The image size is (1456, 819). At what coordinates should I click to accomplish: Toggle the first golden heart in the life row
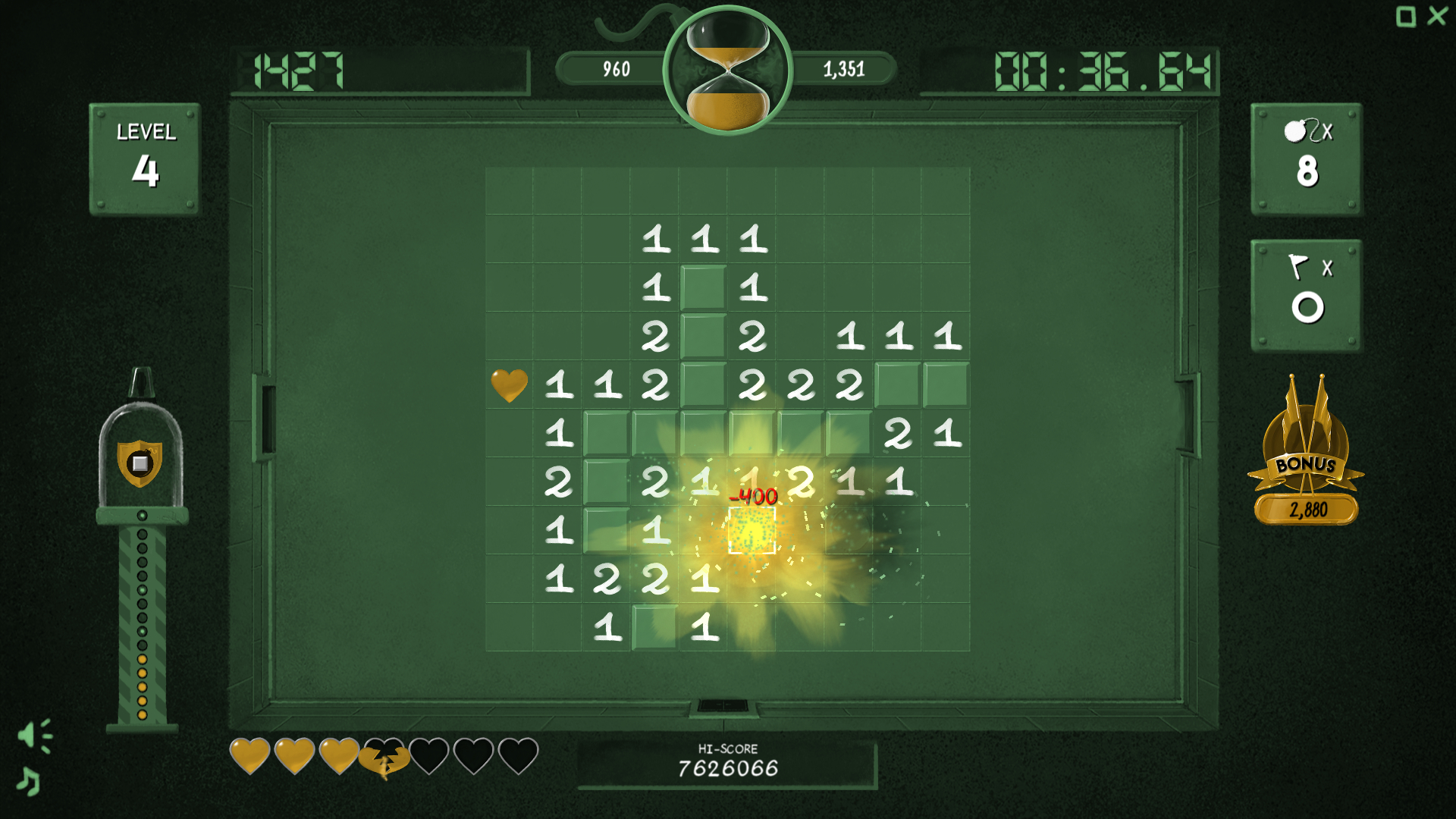coord(251,755)
